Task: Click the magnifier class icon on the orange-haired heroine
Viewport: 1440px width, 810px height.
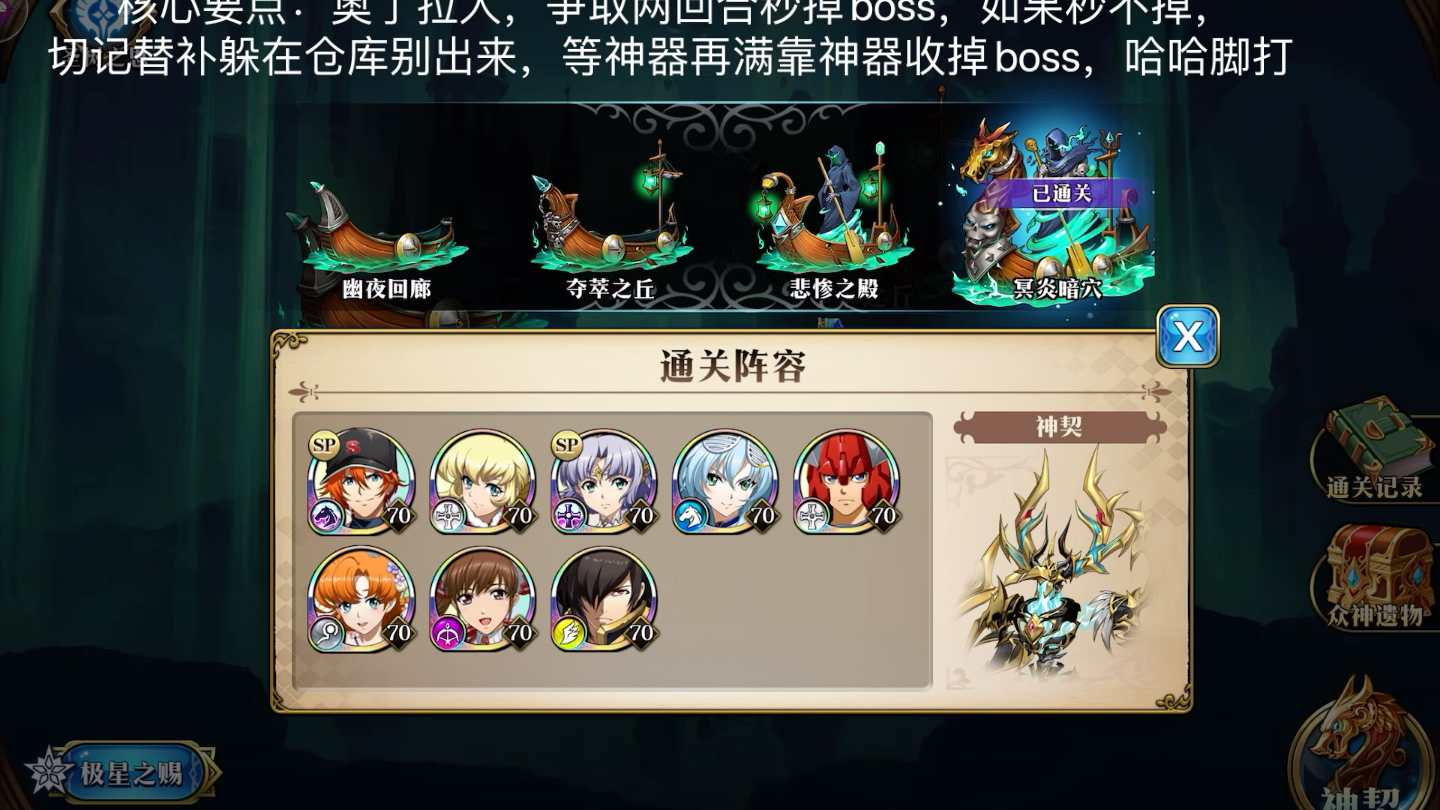Action: click(328, 633)
